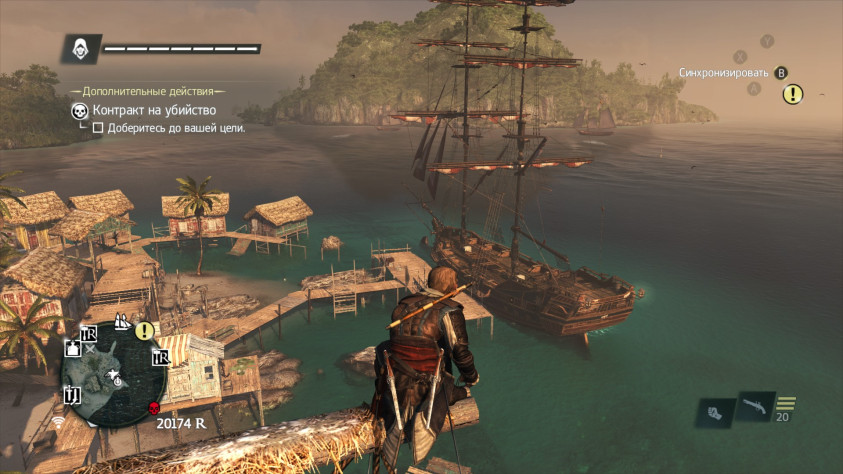Viewport: 843px width, 474px height.
Task: Tick the Доберитесь до вашей цели checkbox
Action: tap(98, 128)
